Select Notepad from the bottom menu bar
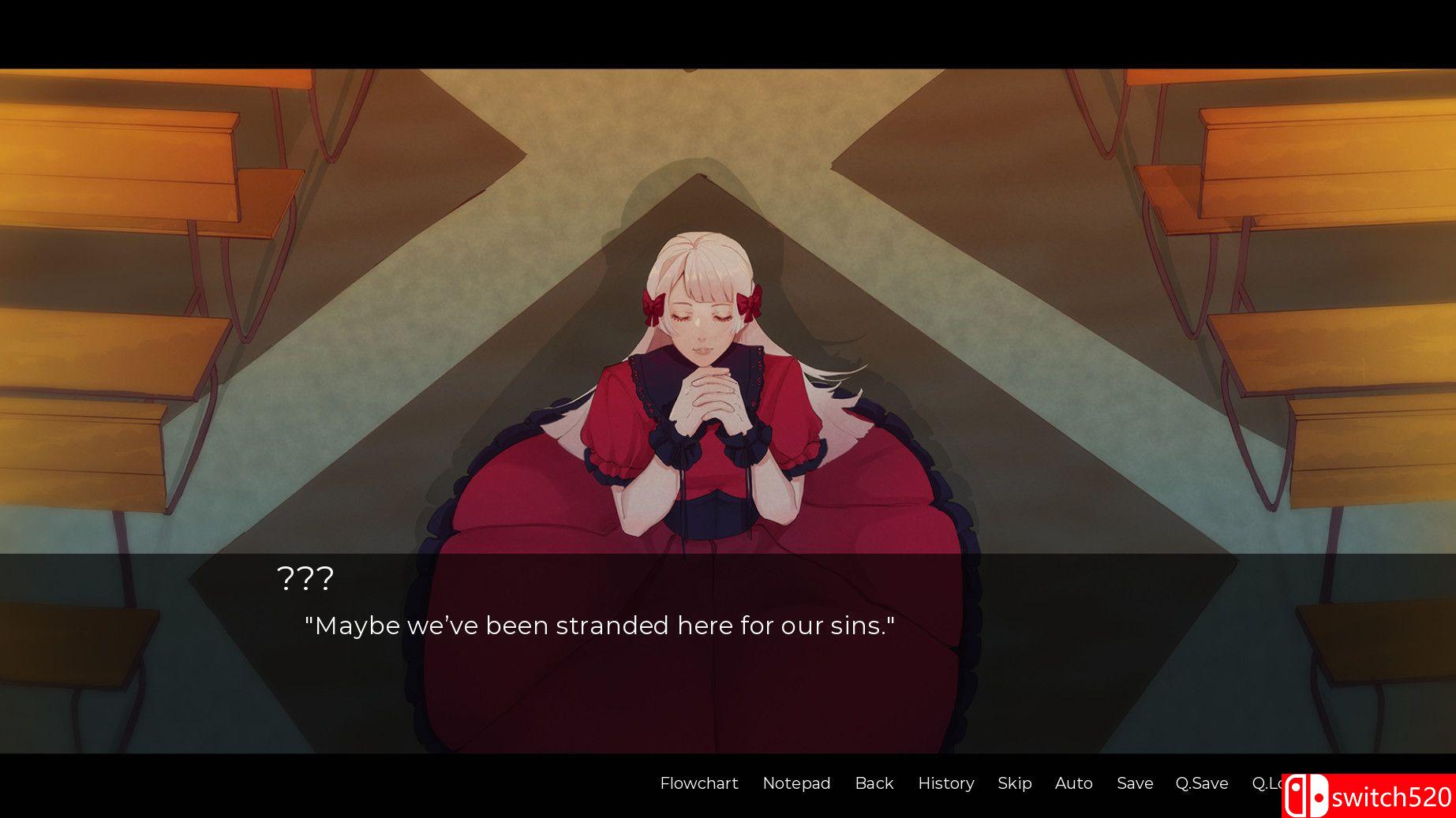 796,783
